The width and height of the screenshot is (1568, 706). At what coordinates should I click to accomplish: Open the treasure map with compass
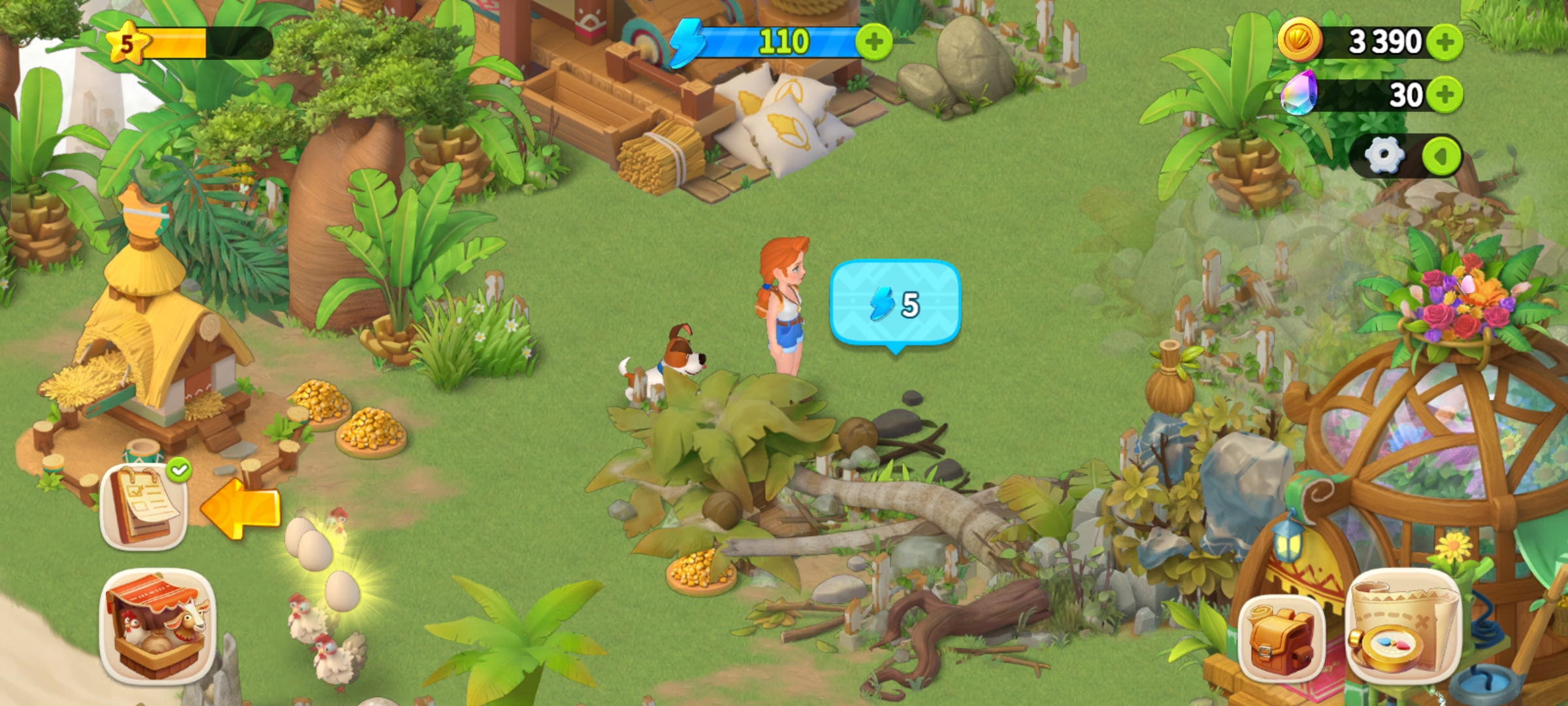tap(1403, 626)
